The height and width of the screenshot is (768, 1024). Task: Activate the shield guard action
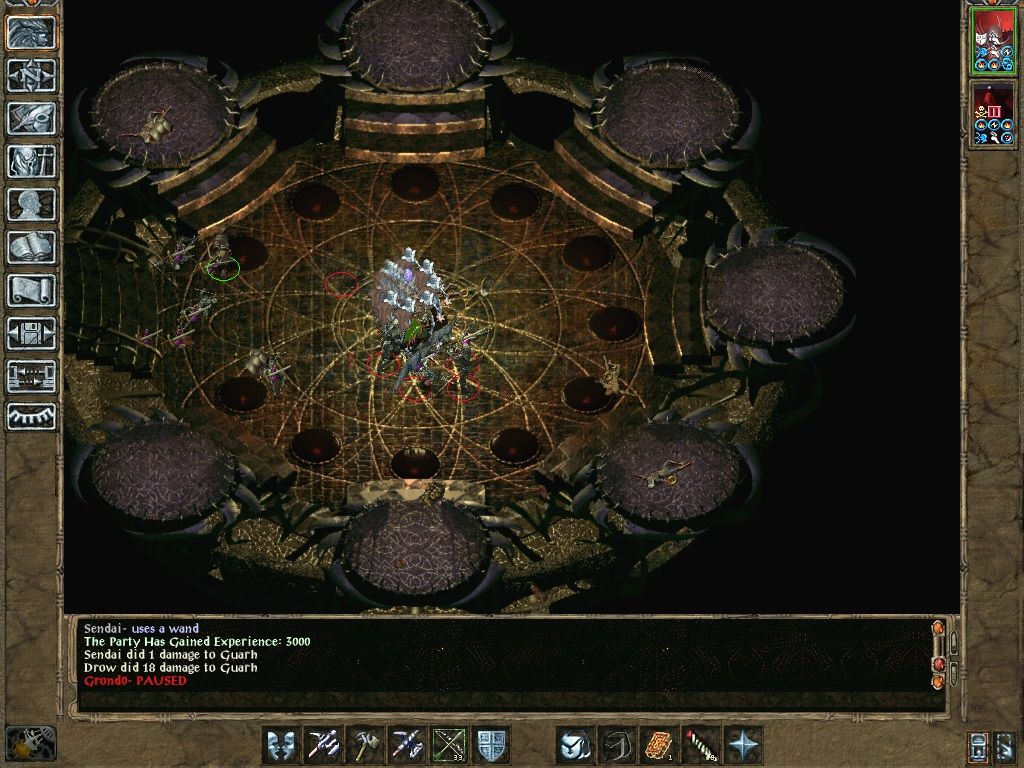pyautogui.click(x=492, y=745)
